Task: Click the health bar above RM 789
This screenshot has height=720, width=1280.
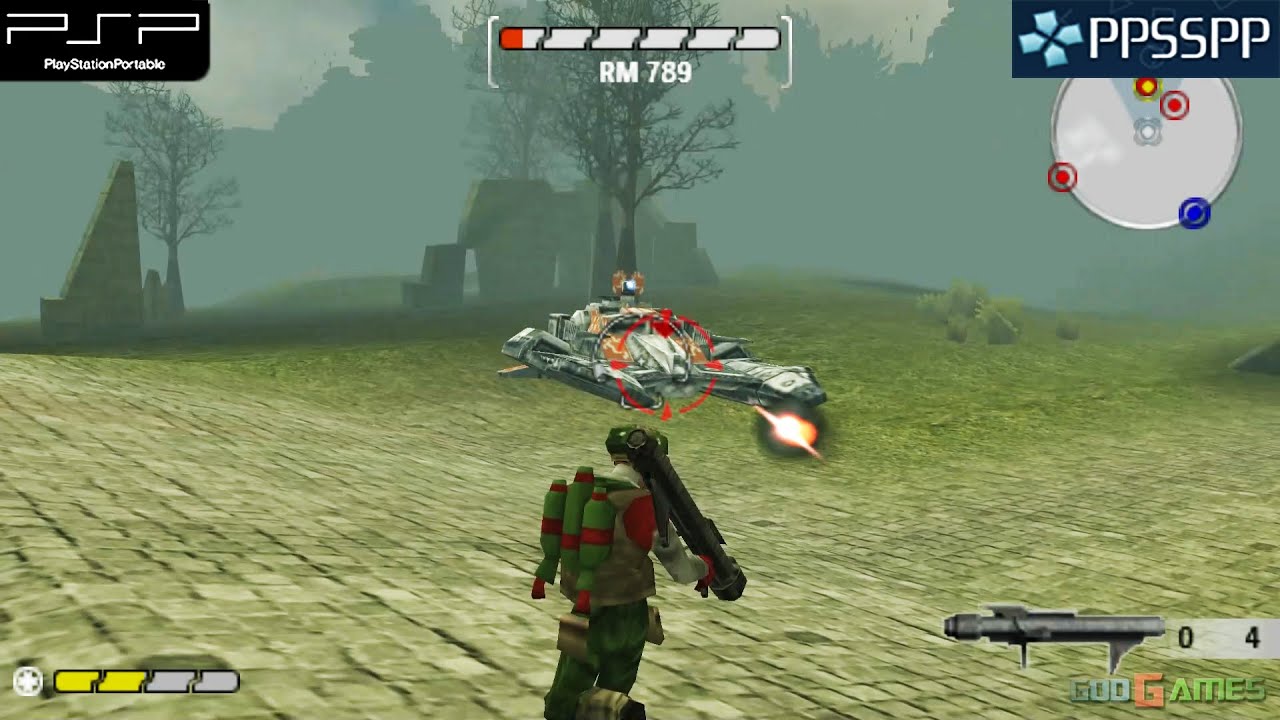Action: click(640, 40)
